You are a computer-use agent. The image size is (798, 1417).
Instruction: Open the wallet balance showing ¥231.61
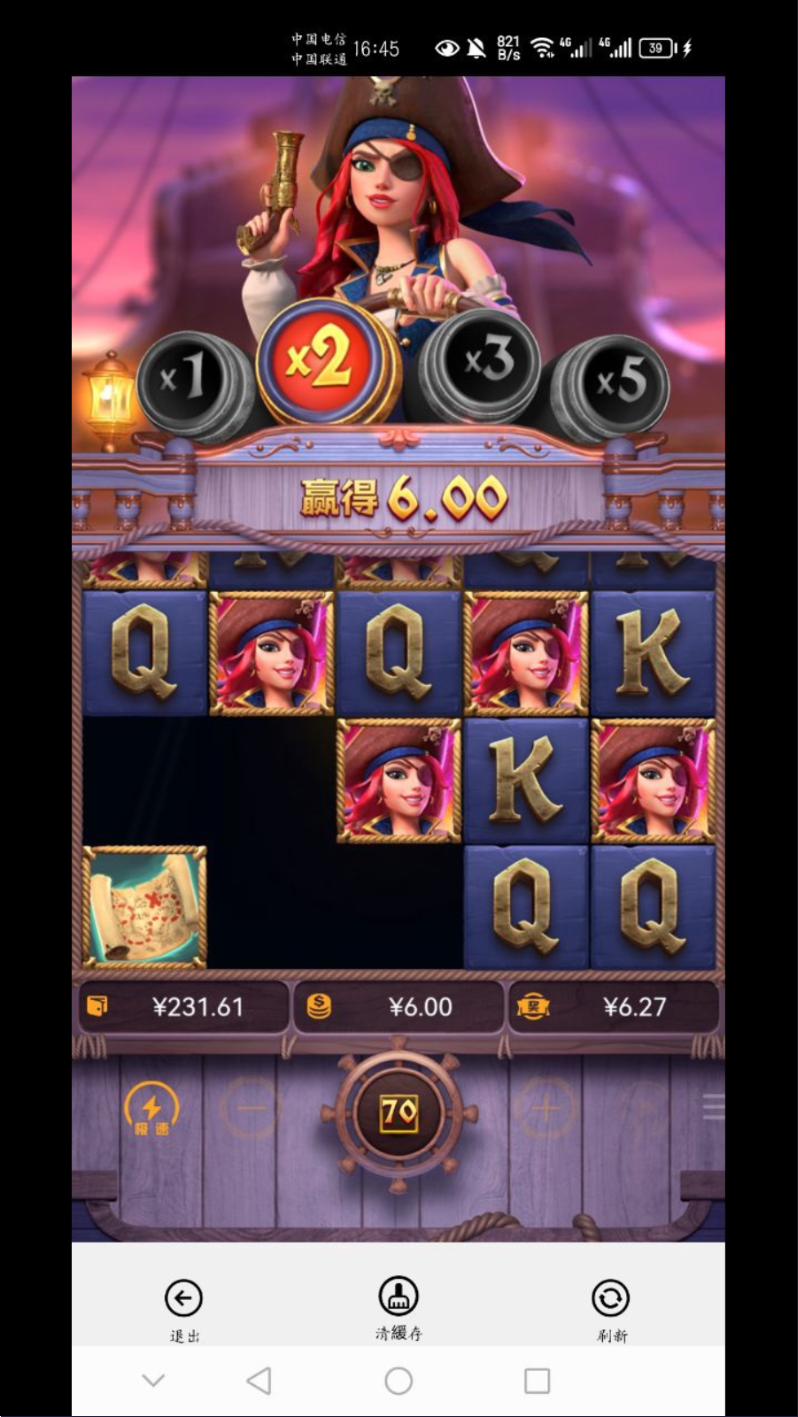pyautogui.click(x=184, y=1007)
